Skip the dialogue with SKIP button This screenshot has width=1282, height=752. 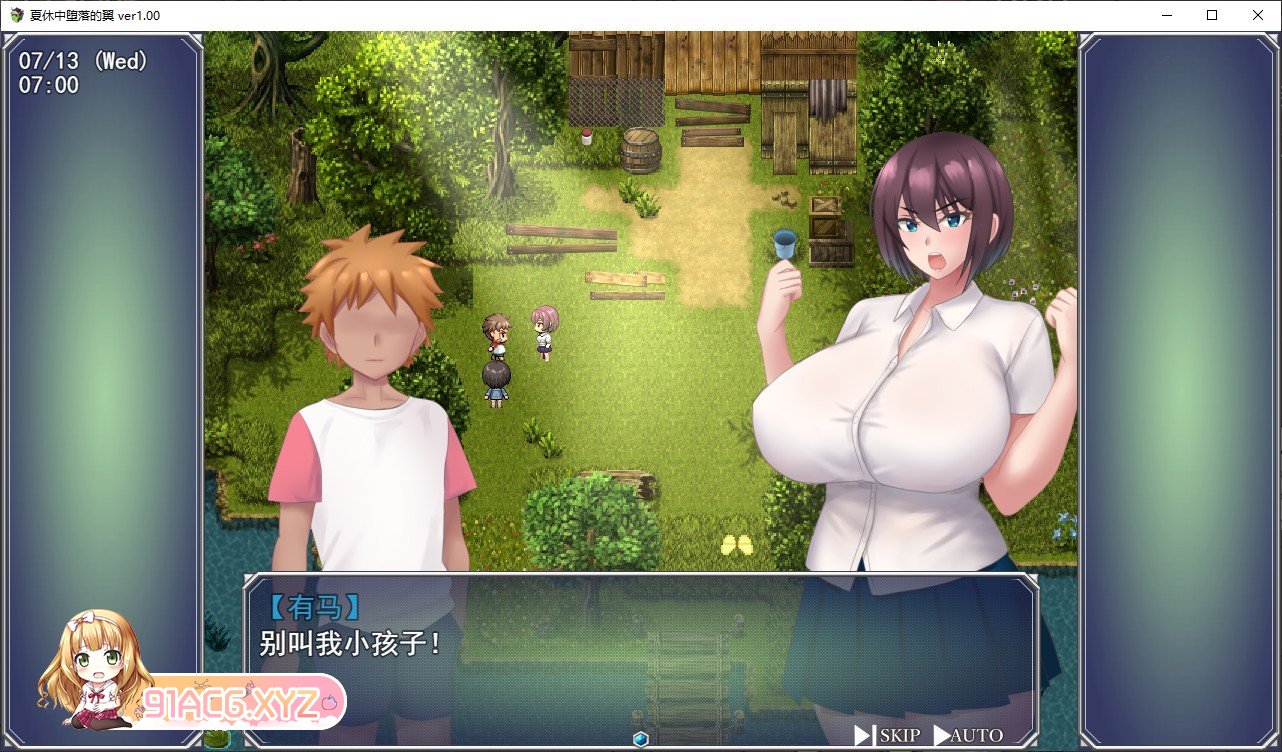click(x=888, y=736)
